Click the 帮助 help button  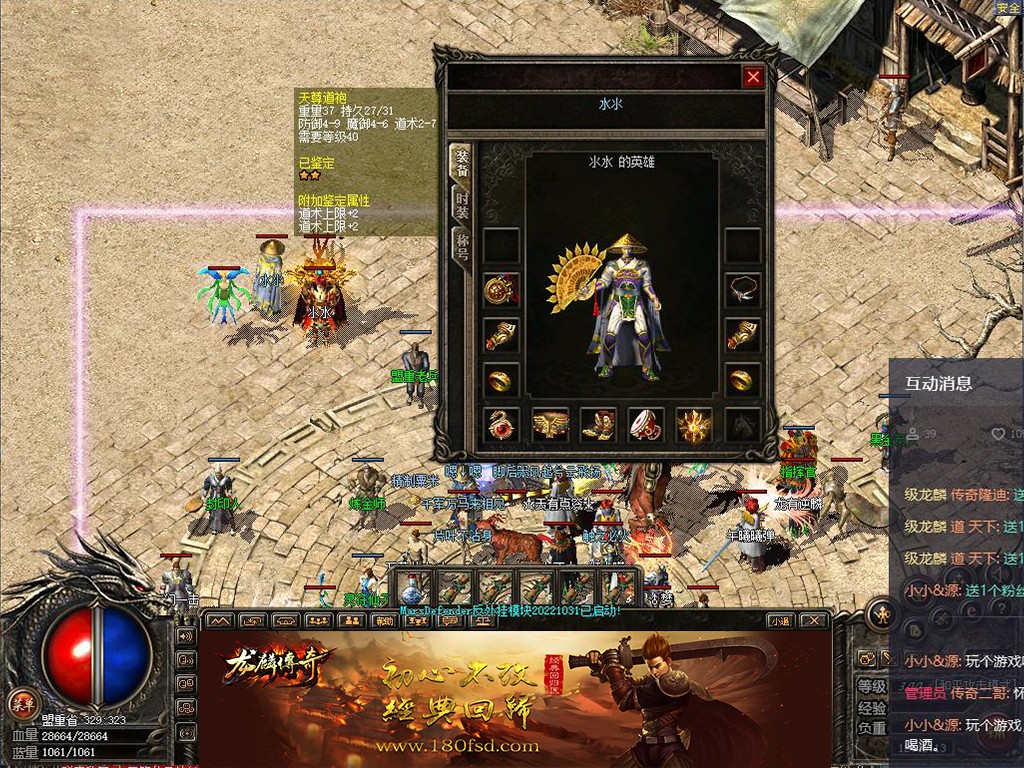tap(384, 620)
